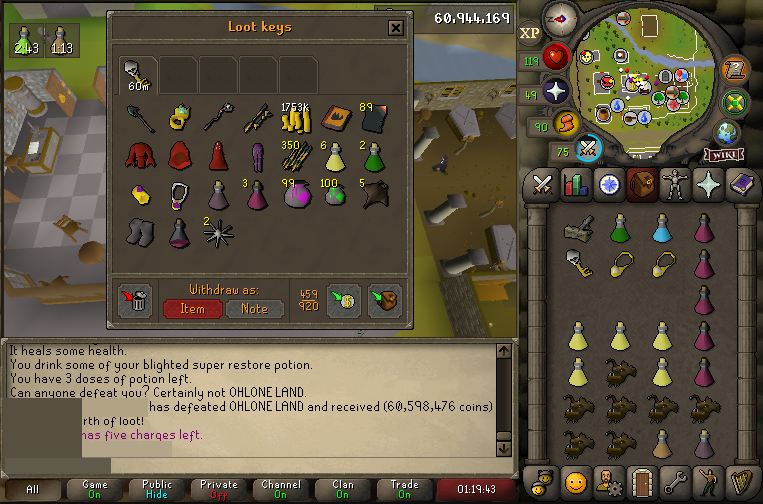763x504 pixels.
Task: Toggle the Public chat filter
Action: (157, 489)
